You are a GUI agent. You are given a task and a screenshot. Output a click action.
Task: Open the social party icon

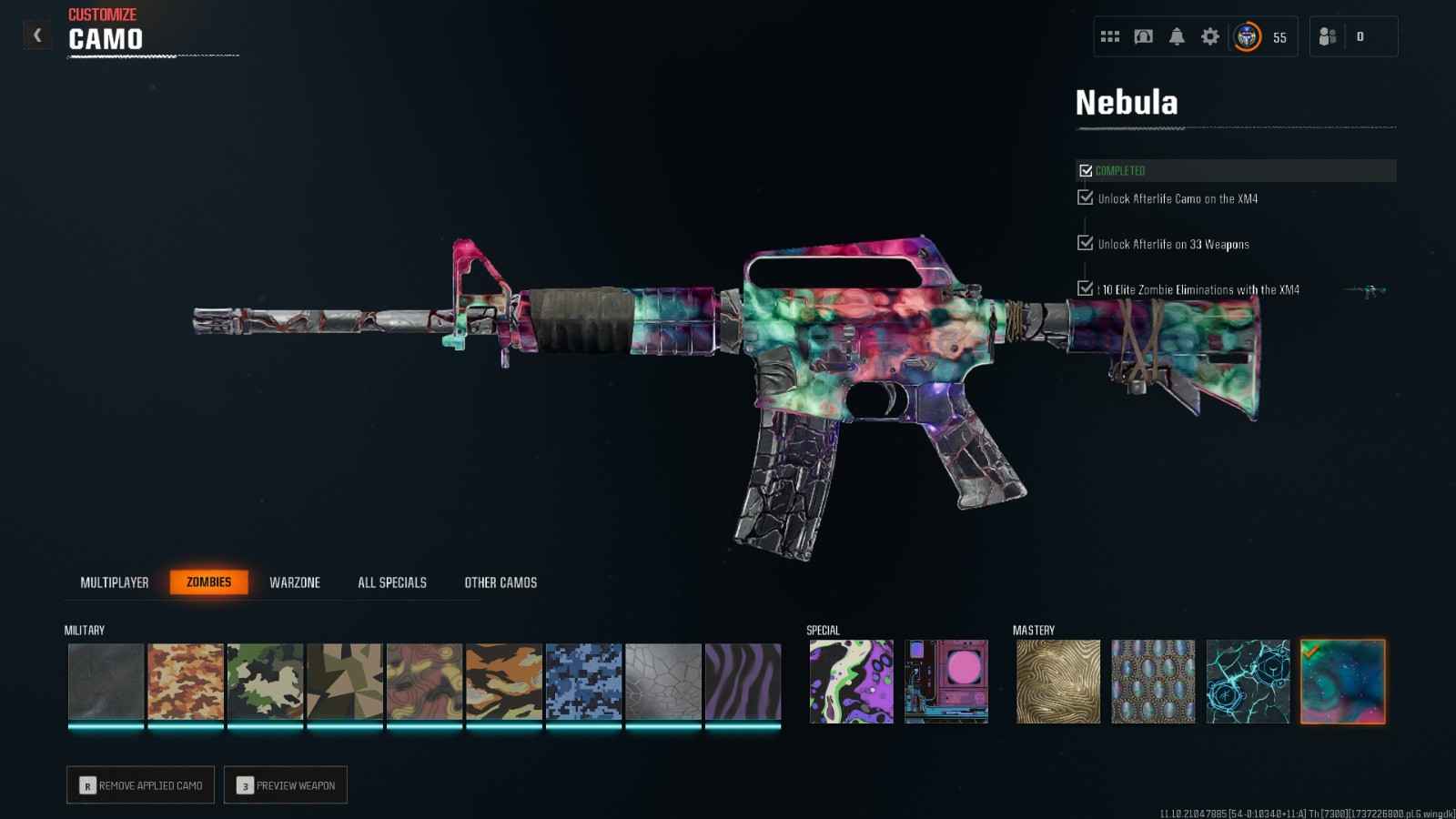1328,36
